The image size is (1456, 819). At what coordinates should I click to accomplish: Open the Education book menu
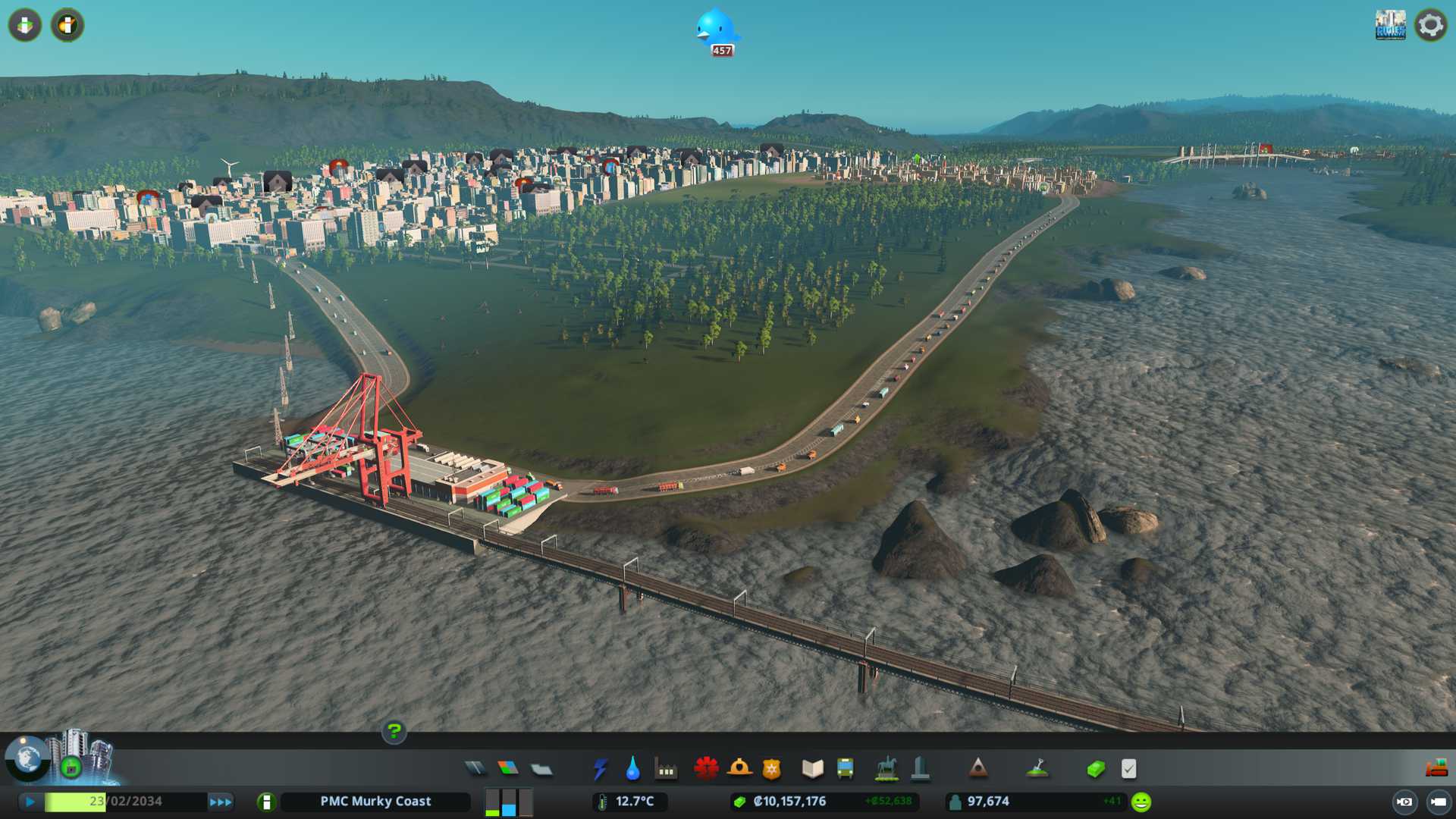pos(812,769)
